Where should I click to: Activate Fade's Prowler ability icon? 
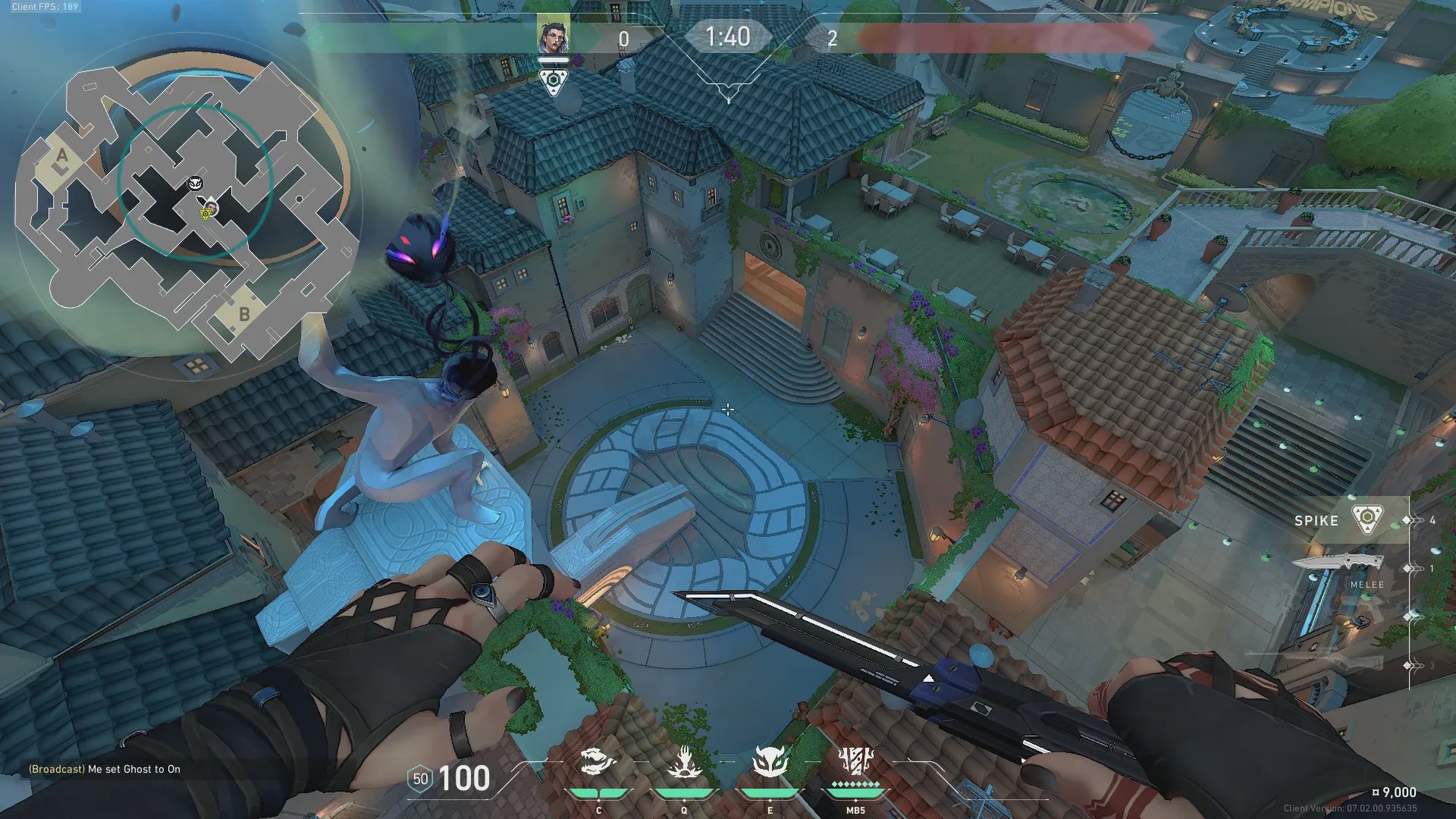point(598,761)
